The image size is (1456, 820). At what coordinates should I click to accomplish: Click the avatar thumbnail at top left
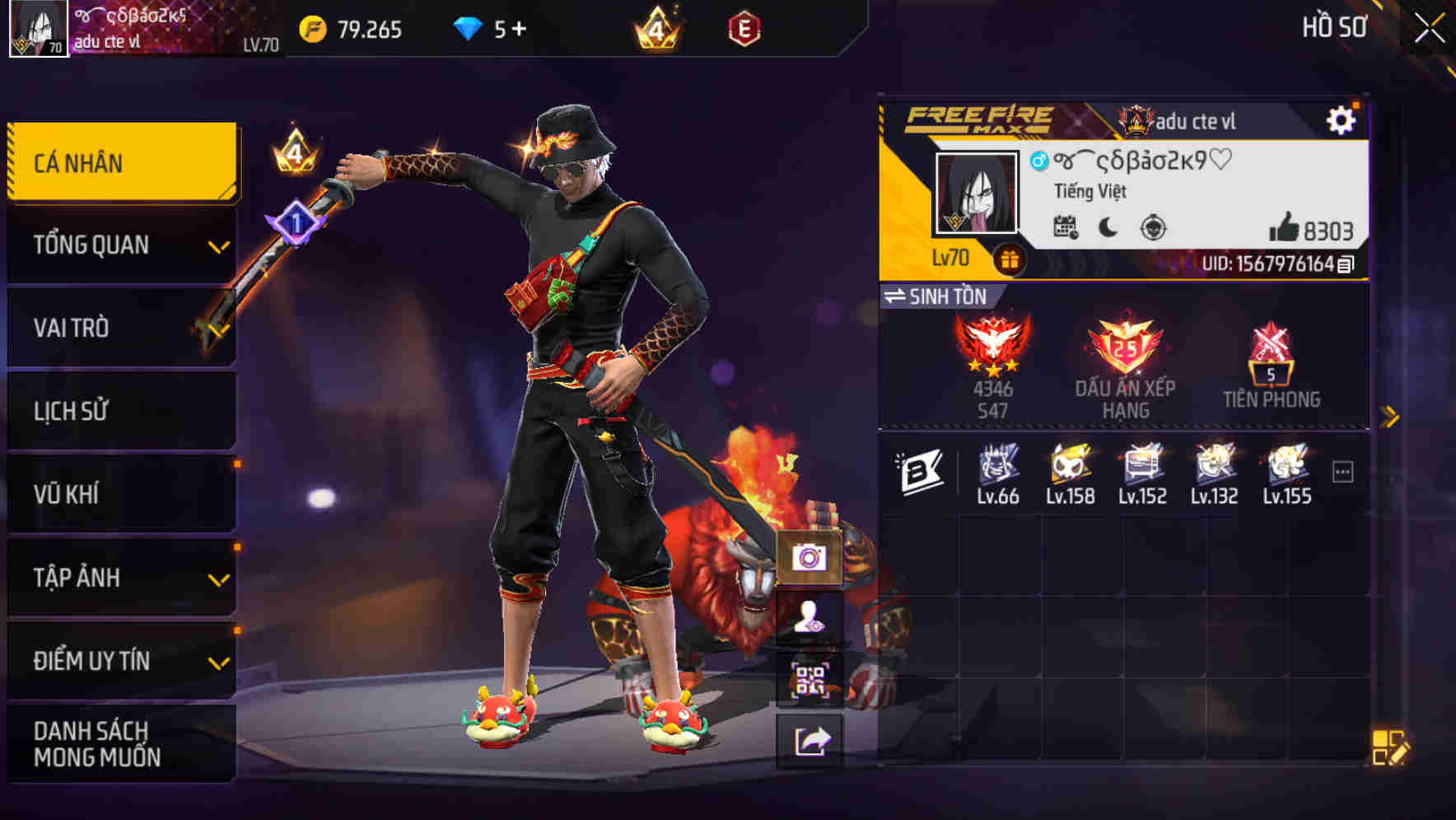38,28
